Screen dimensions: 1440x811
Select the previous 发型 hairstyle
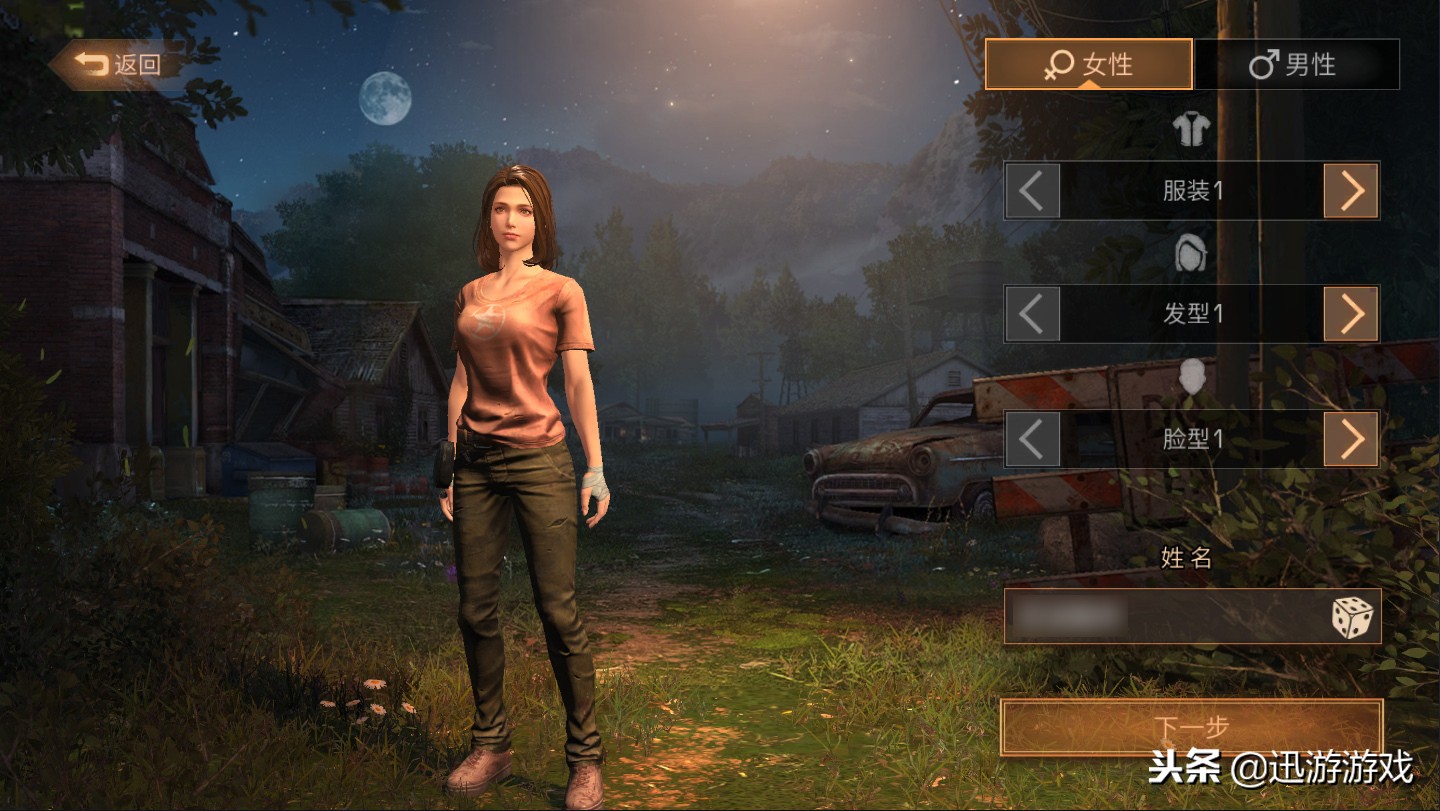[x=1032, y=314]
